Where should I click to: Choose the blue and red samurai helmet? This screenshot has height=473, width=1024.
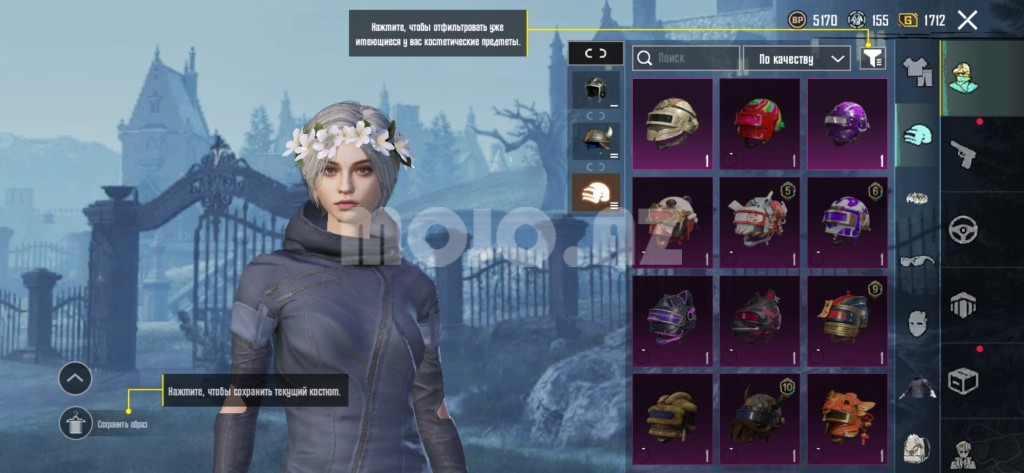(x=847, y=320)
